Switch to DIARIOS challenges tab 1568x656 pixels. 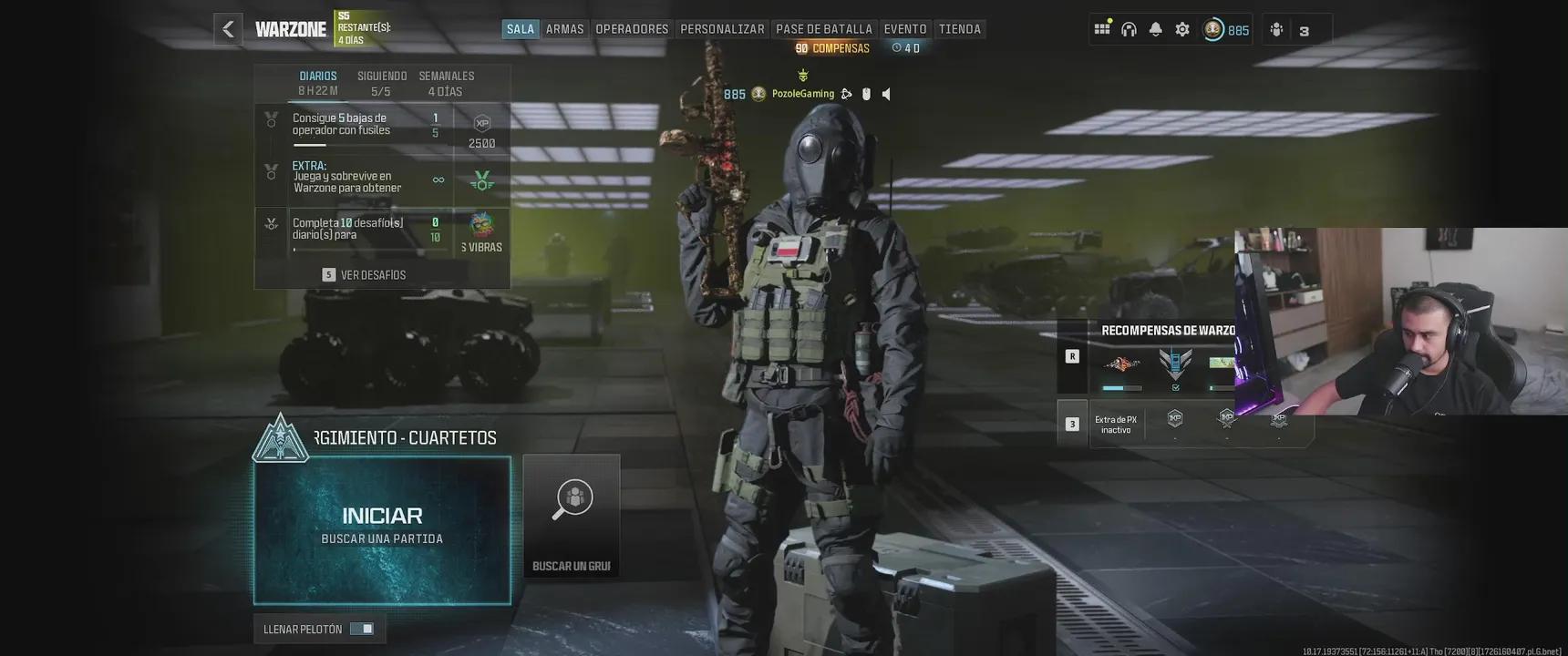(x=318, y=83)
